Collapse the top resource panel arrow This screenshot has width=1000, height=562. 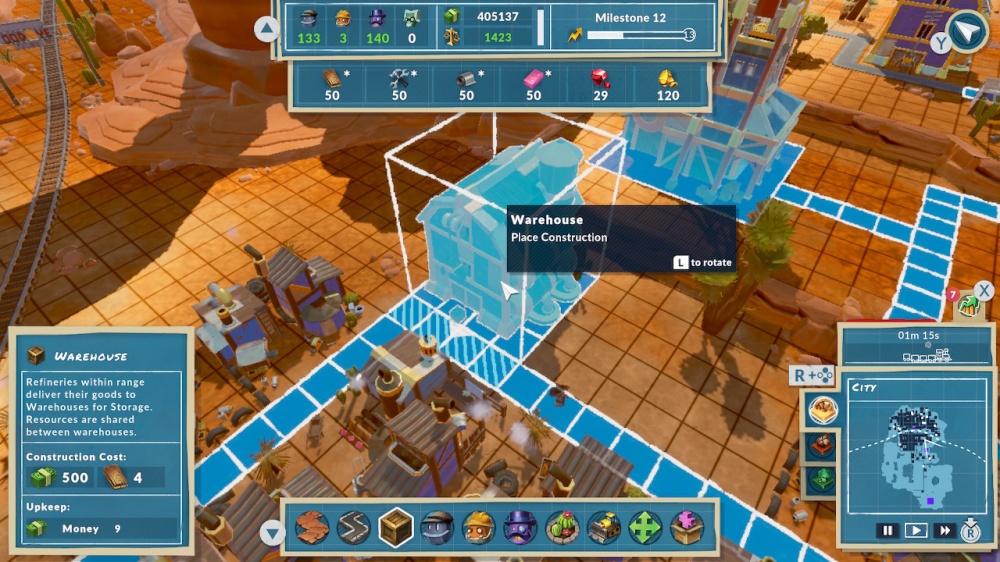click(267, 29)
